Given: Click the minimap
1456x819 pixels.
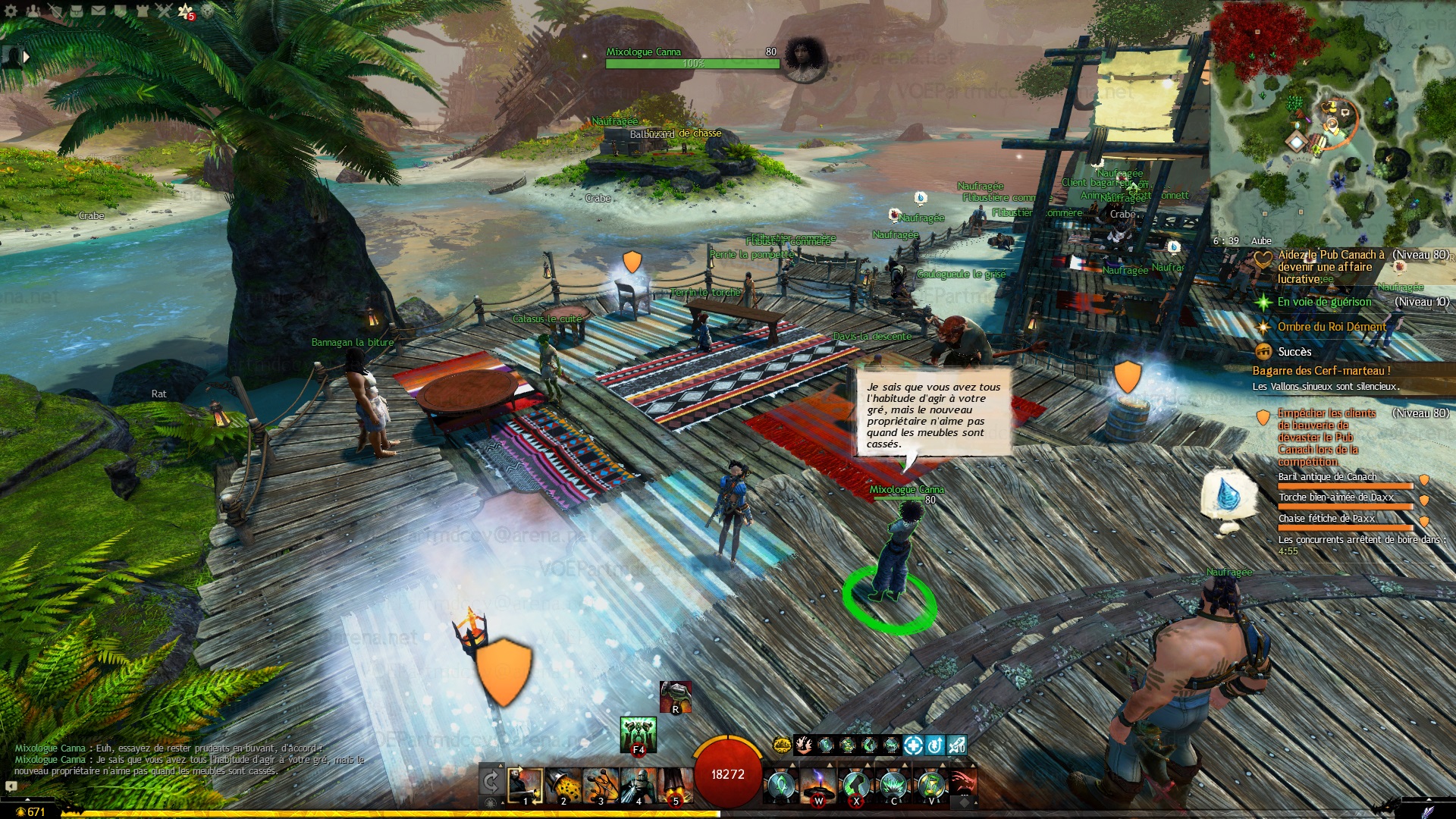Looking at the screenshot, I should pos(1332,121).
